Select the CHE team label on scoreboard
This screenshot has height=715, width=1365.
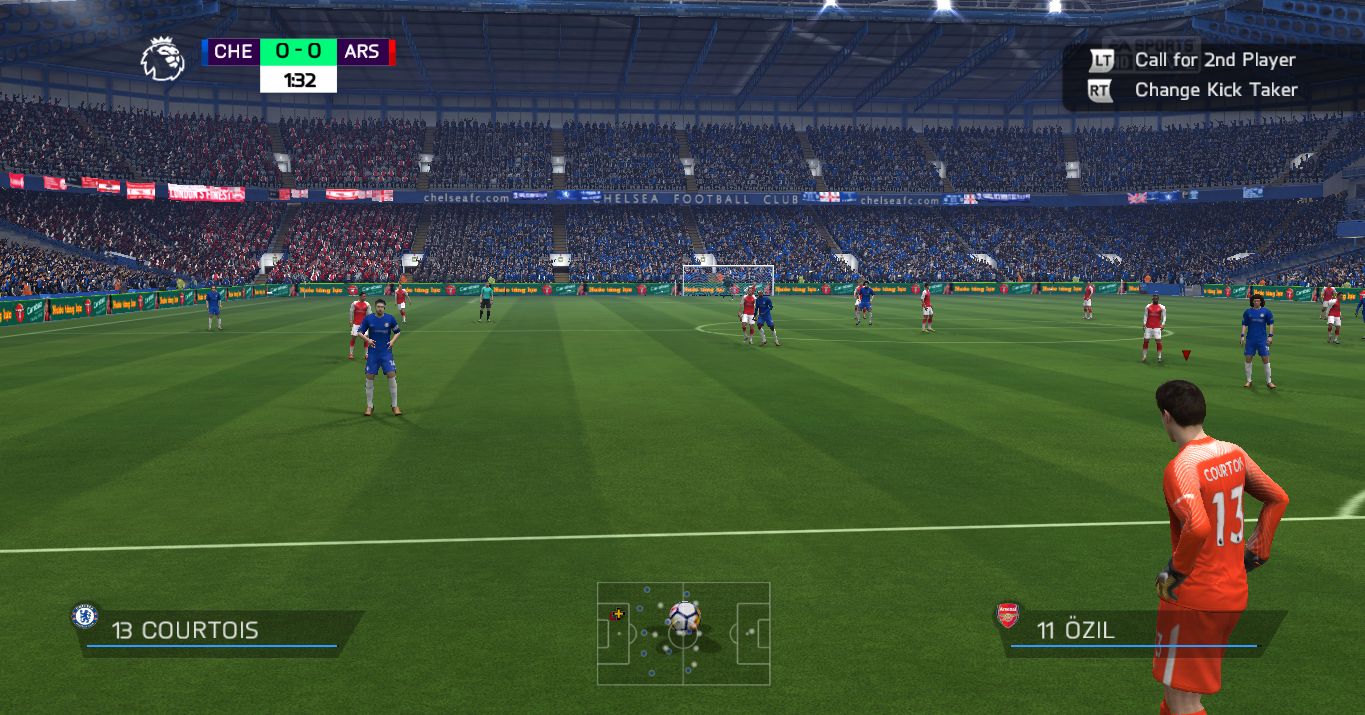232,51
